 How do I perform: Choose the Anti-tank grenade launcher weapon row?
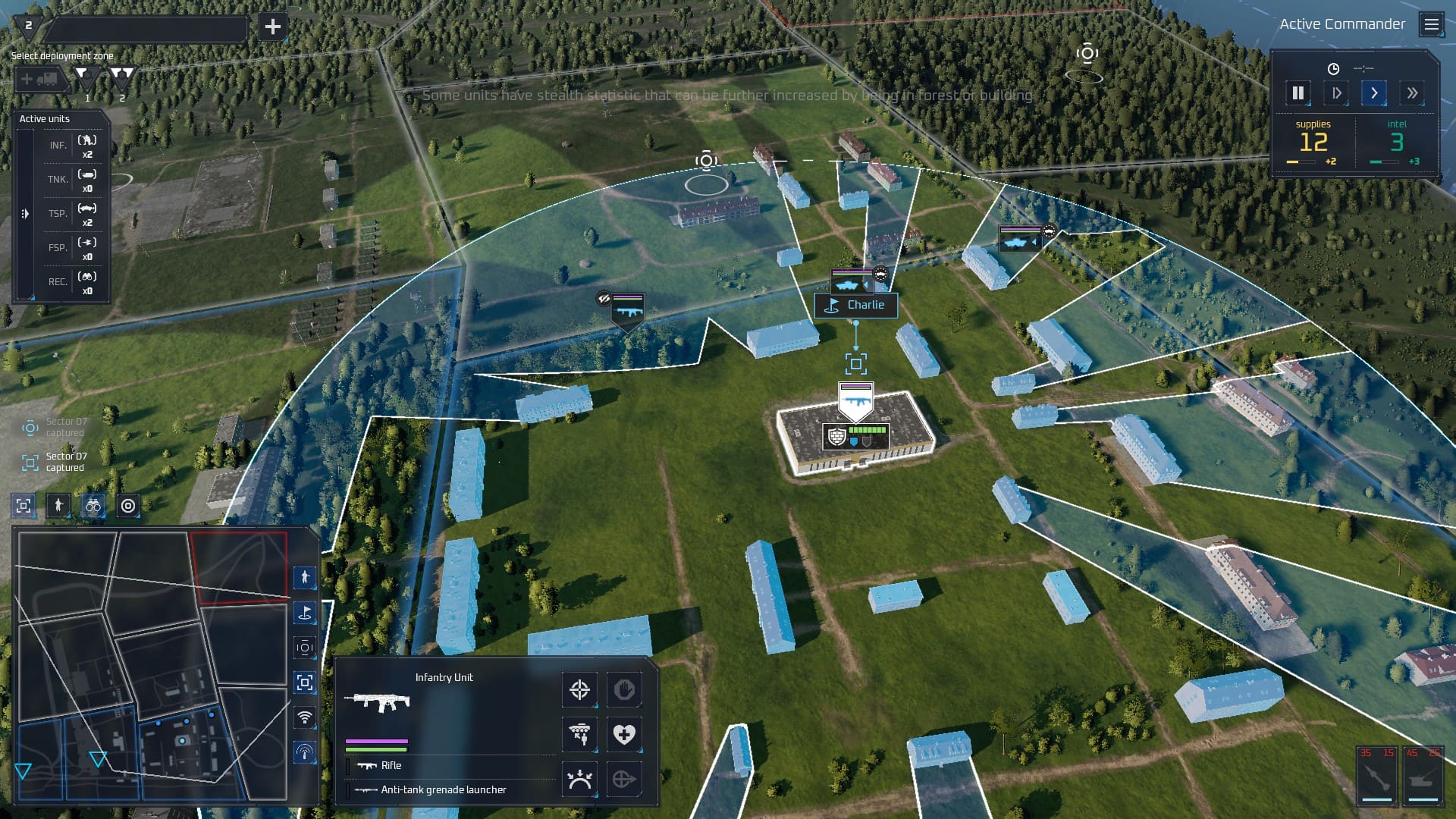pos(443,789)
